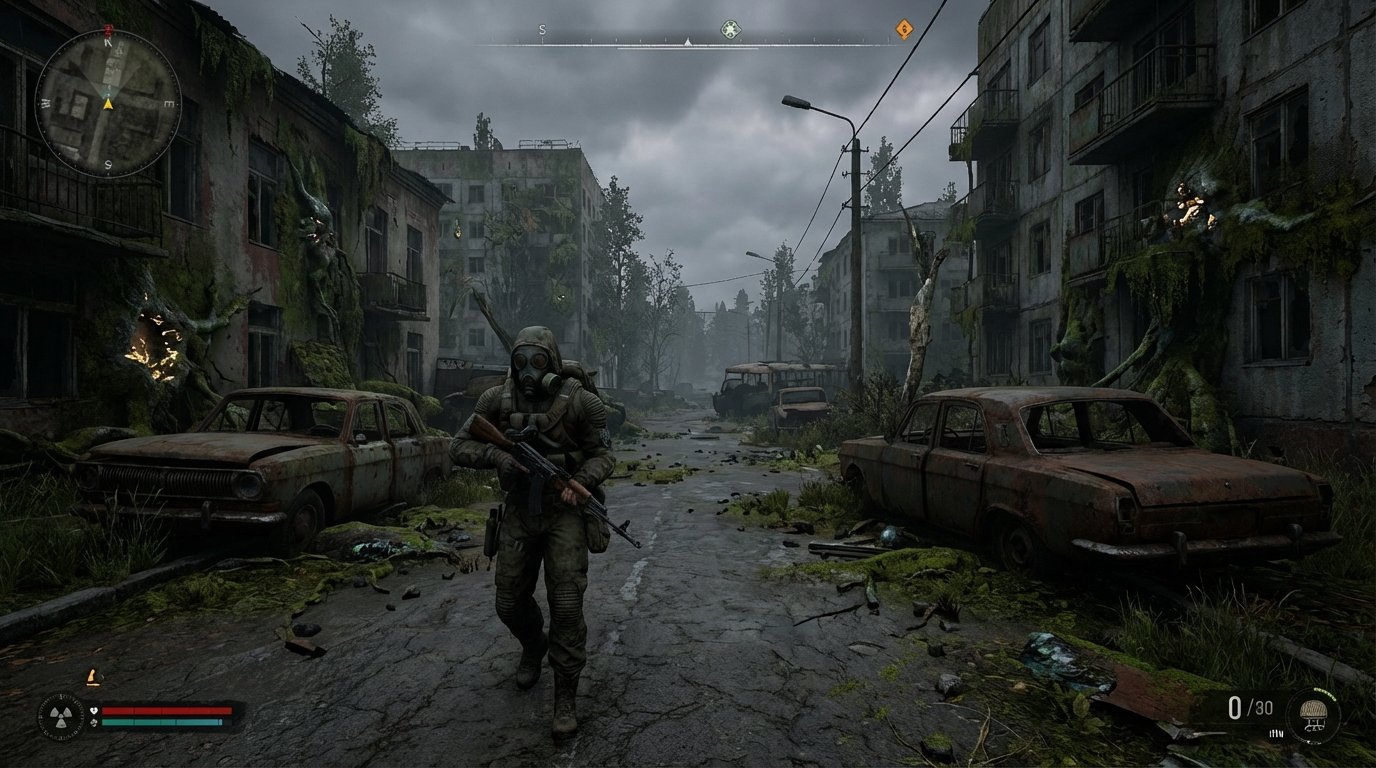The image size is (1376, 768).
Task: Toggle the compass heading marker arrow
Action: [687, 42]
